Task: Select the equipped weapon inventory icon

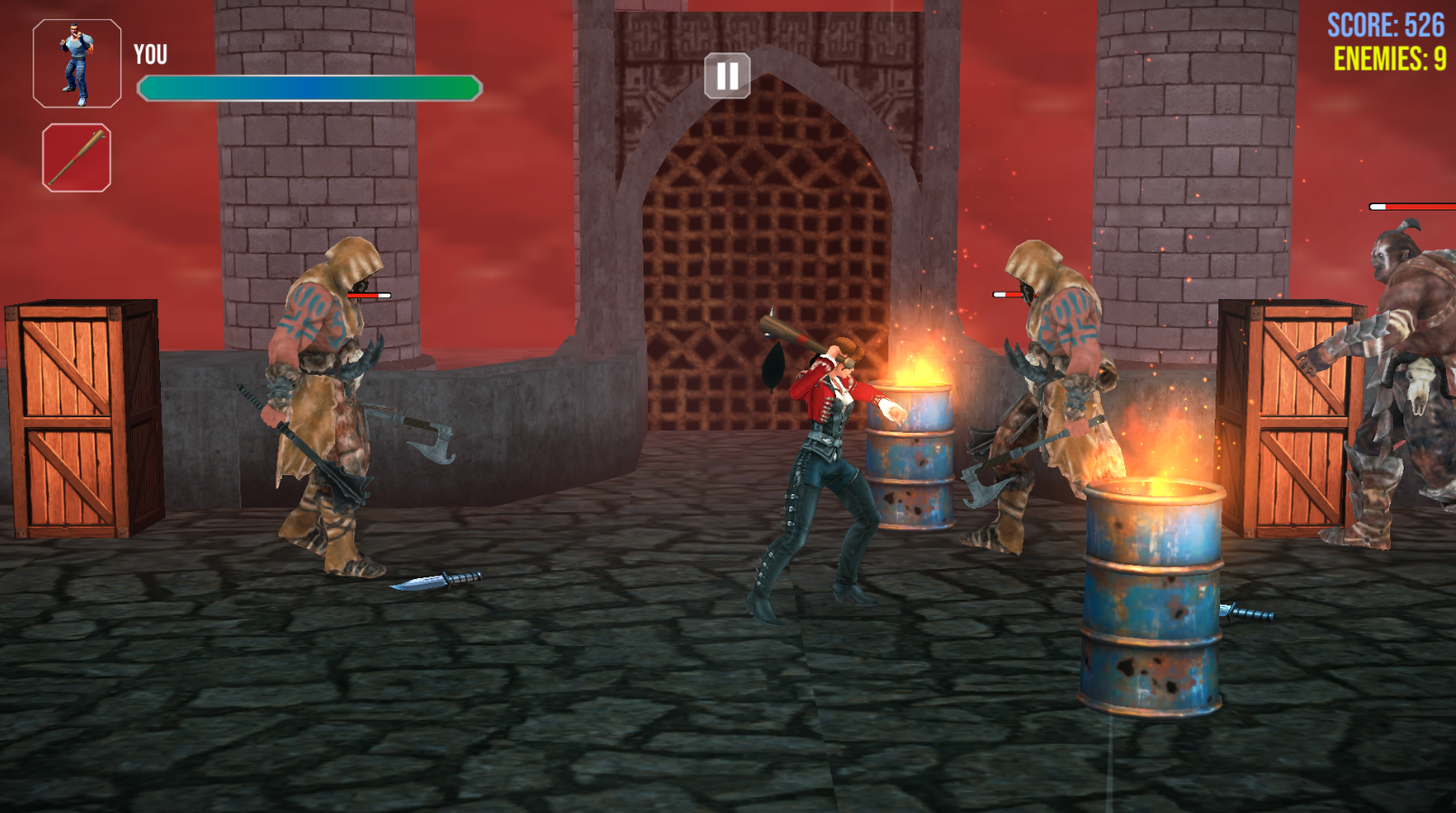Action: coord(78,155)
